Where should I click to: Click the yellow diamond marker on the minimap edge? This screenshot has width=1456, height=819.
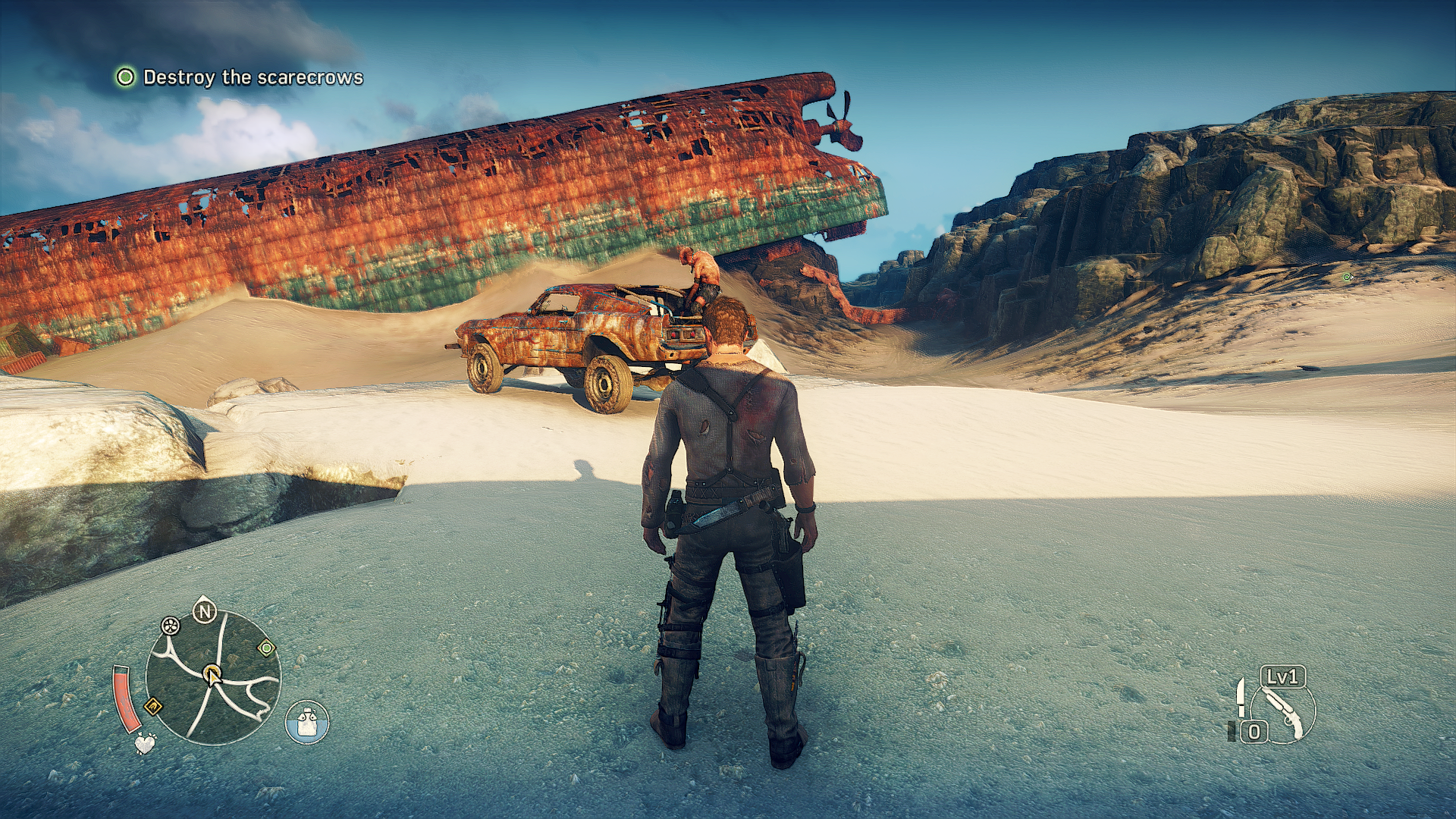[153, 707]
